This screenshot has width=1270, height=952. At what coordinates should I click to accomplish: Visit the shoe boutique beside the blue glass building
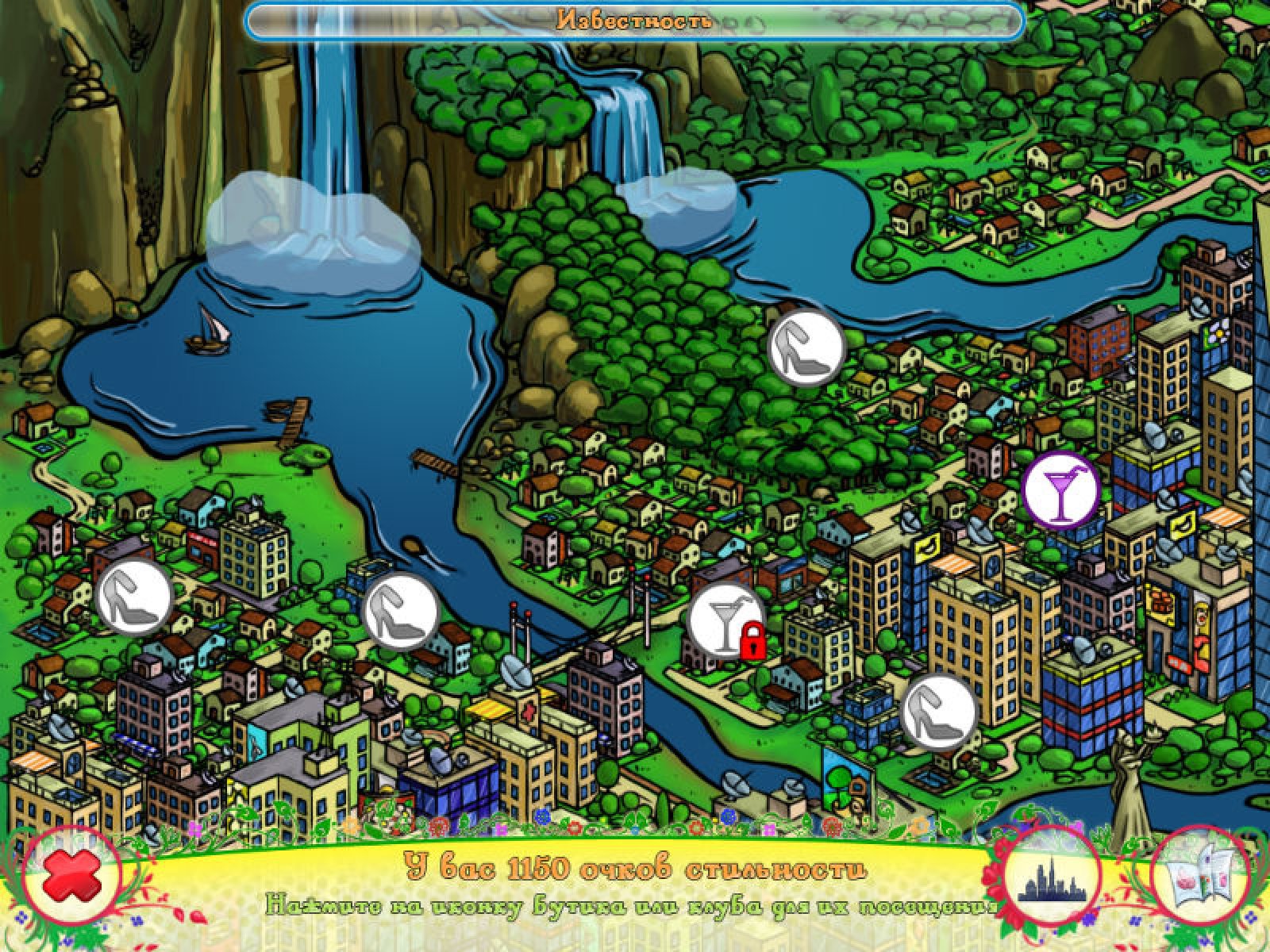pos(938,712)
